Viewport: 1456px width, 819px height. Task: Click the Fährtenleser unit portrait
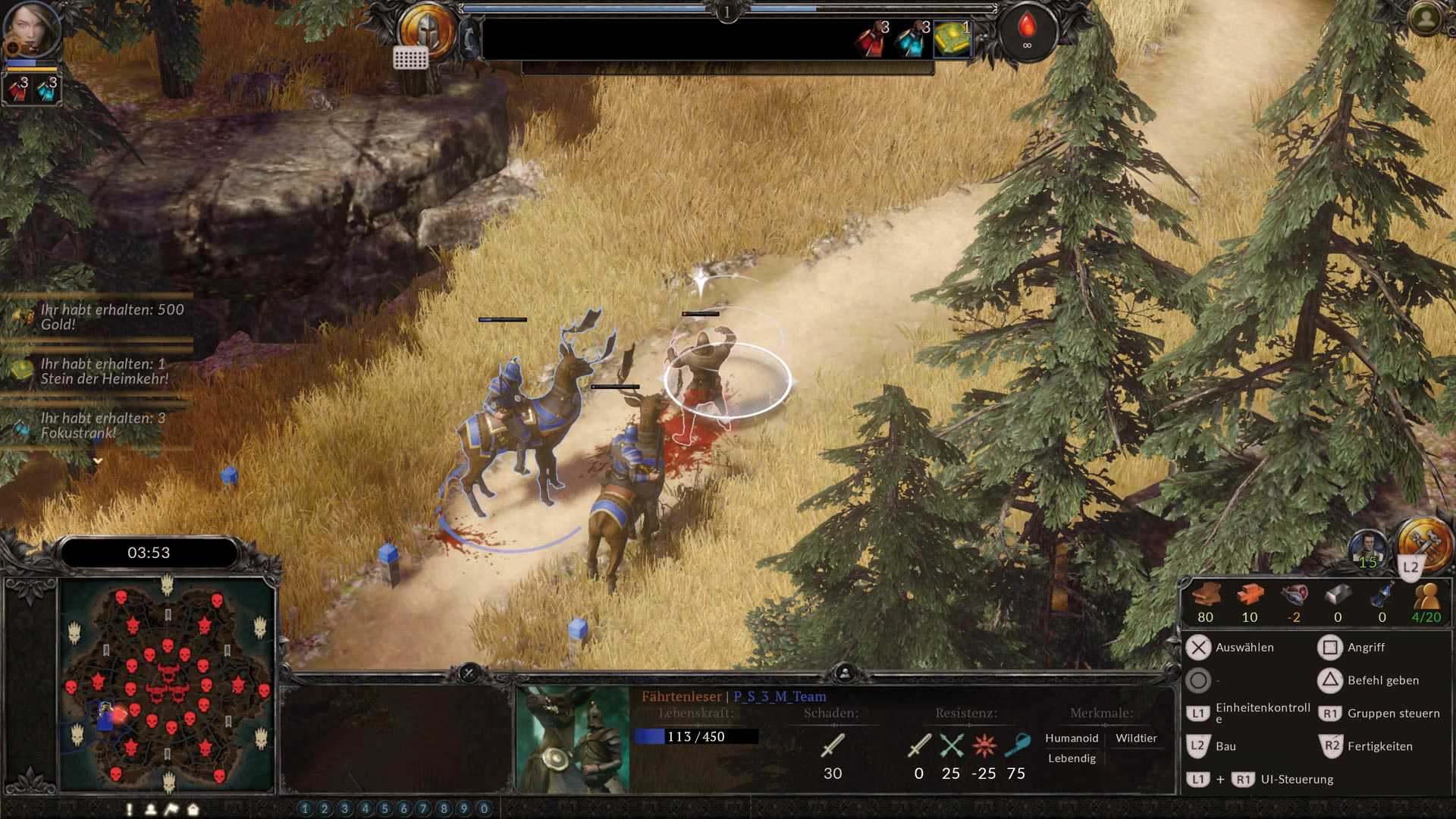point(573,739)
